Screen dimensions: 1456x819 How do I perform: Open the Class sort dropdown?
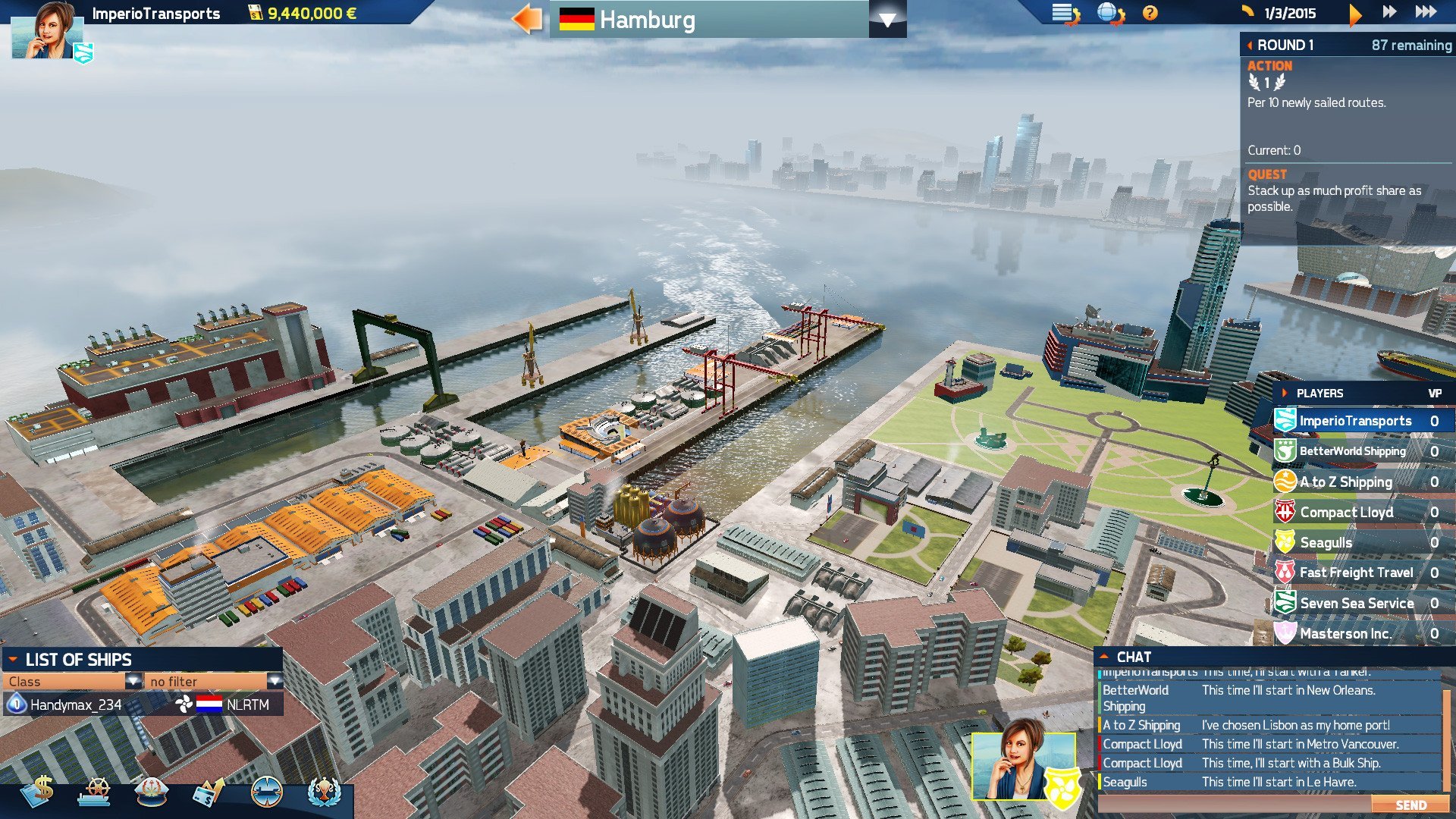pos(133,681)
